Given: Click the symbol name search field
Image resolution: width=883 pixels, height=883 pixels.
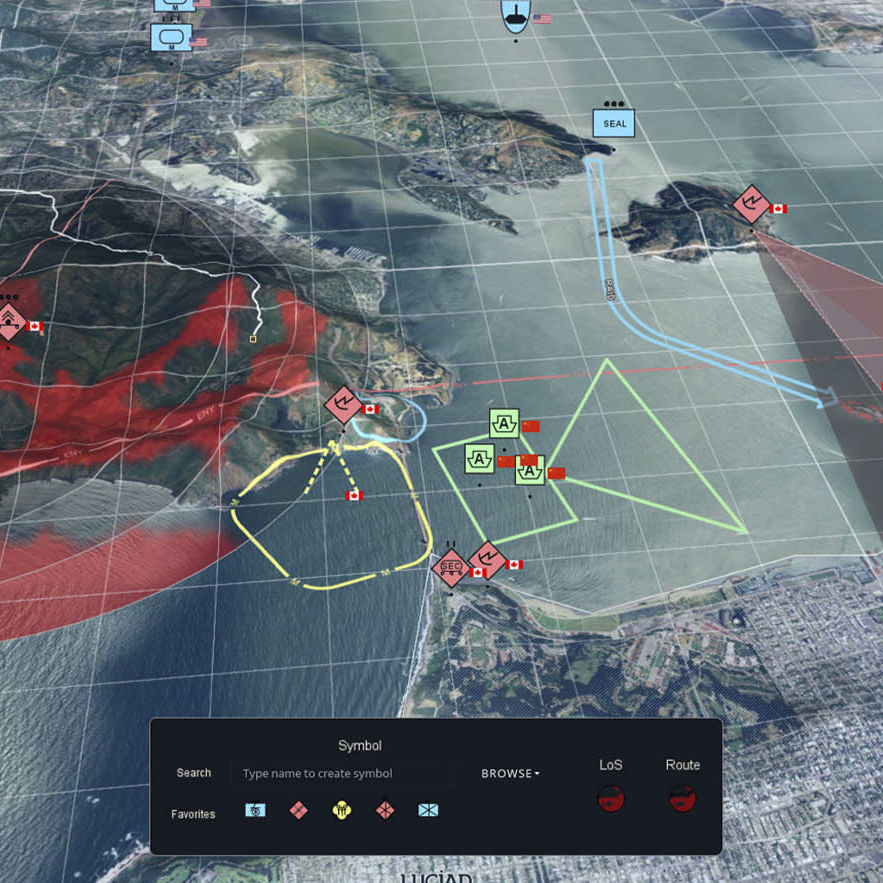Looking at the screenshot, I should [342, 773].
